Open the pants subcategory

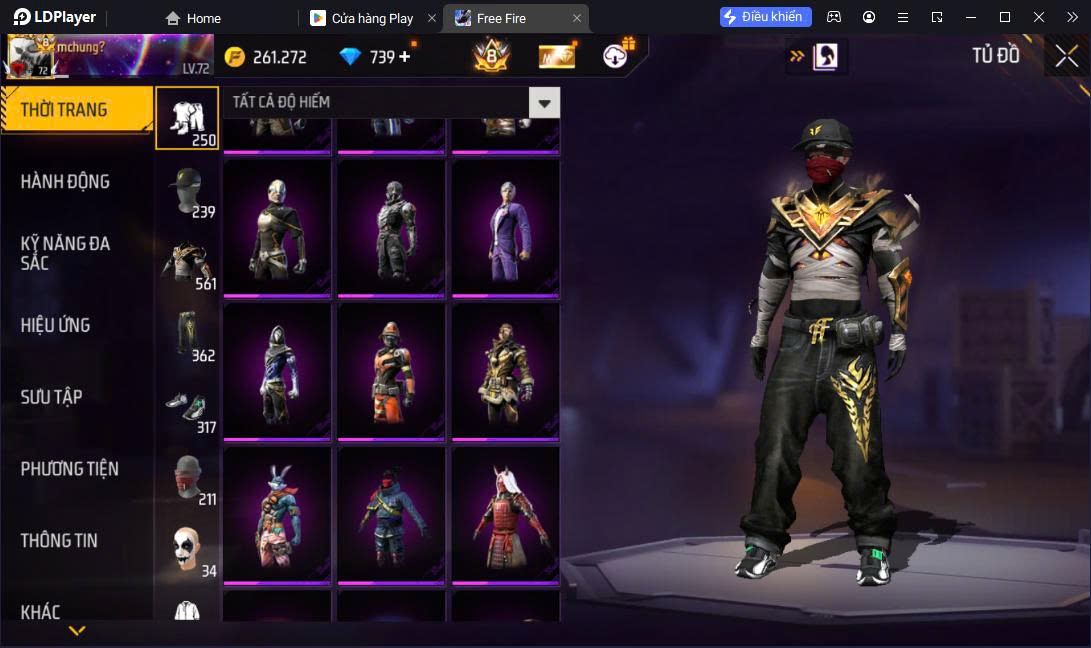(x=187, y=335)
